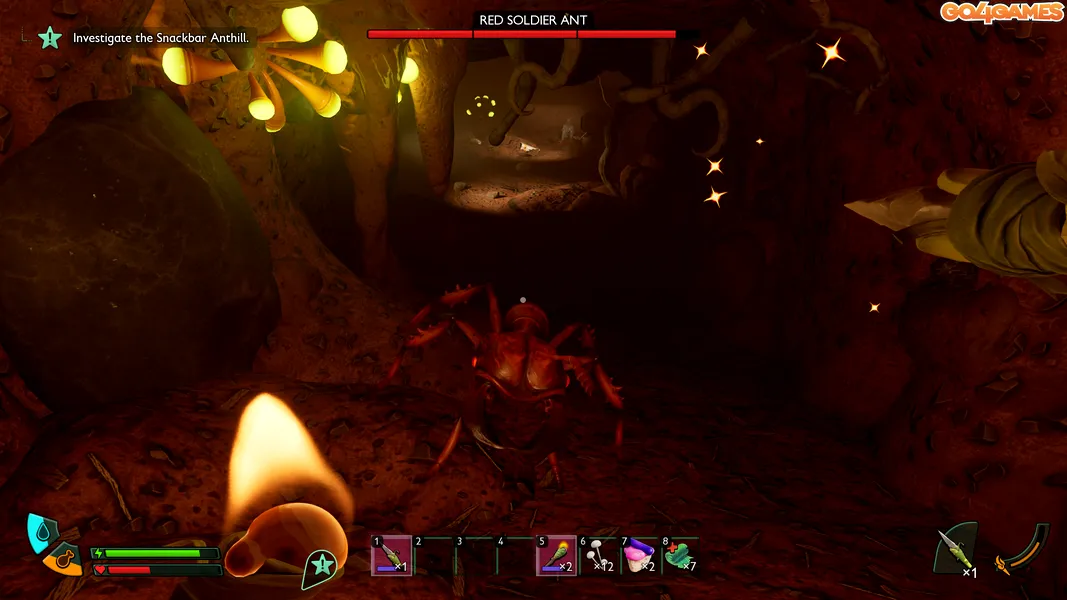Image resolution: width=1067 pixels, height=600 pixels.
Task: Open the Investigate the Snackbar Anthill objective
Action: pyautogui.click(x=160, y=38)
